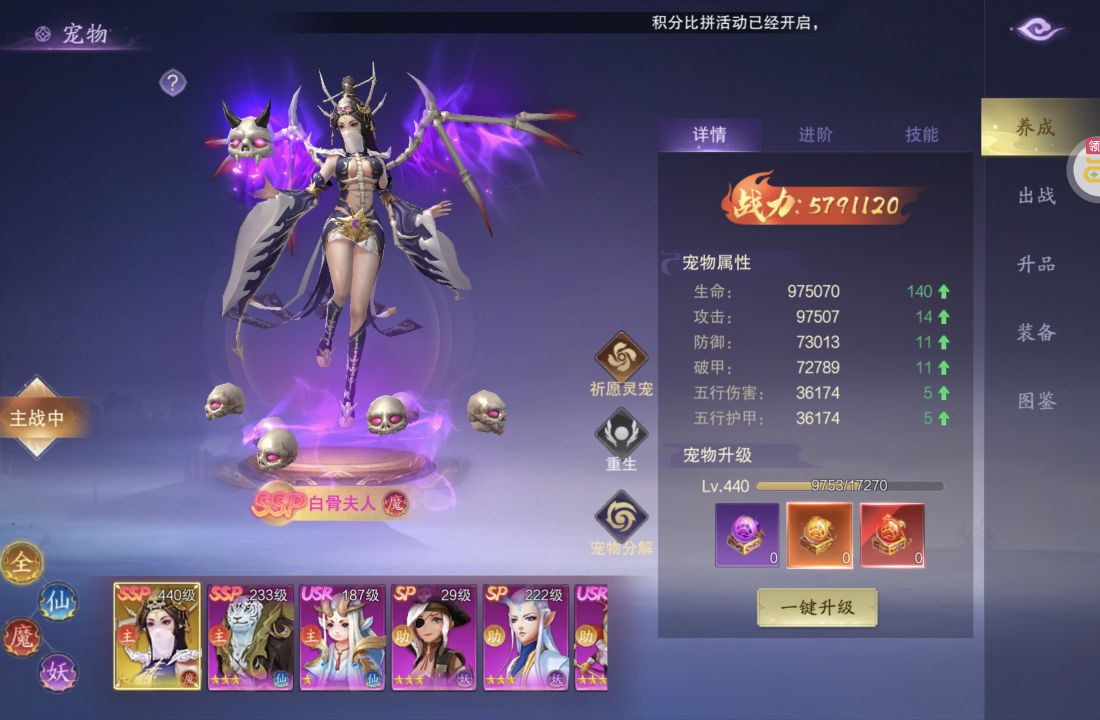Use the purple experience item
The height and width of the screenshot is (720, 1100).
(x=747, y=535)
